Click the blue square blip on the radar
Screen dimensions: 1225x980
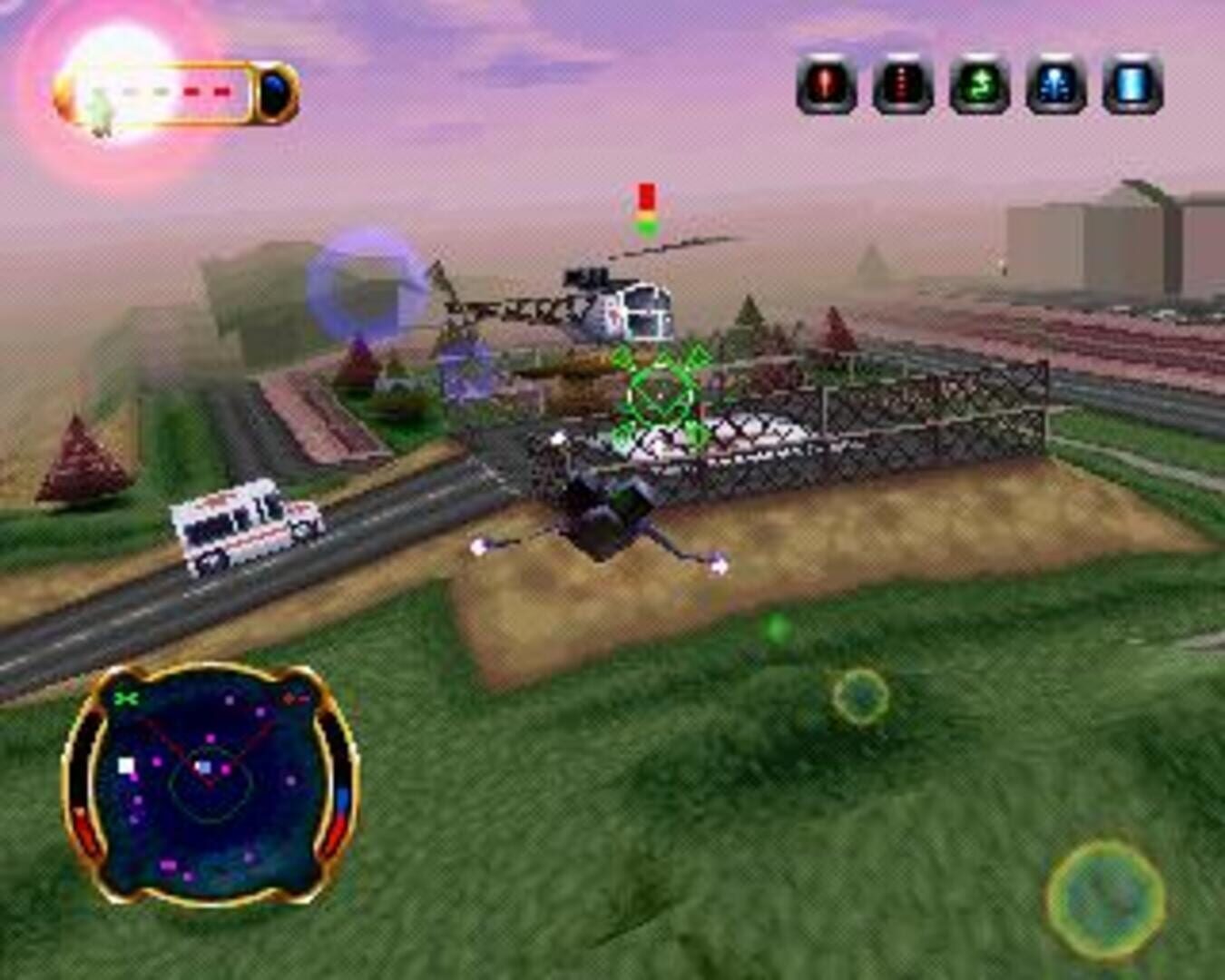(x=204, y=767)
